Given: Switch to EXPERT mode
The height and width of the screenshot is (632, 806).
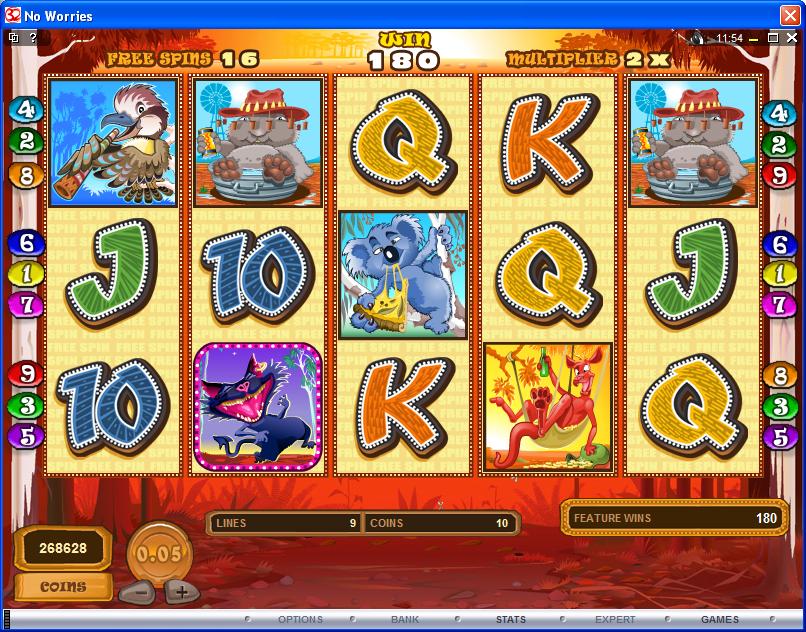Looking at the screenshot, I should click(615, 620).
